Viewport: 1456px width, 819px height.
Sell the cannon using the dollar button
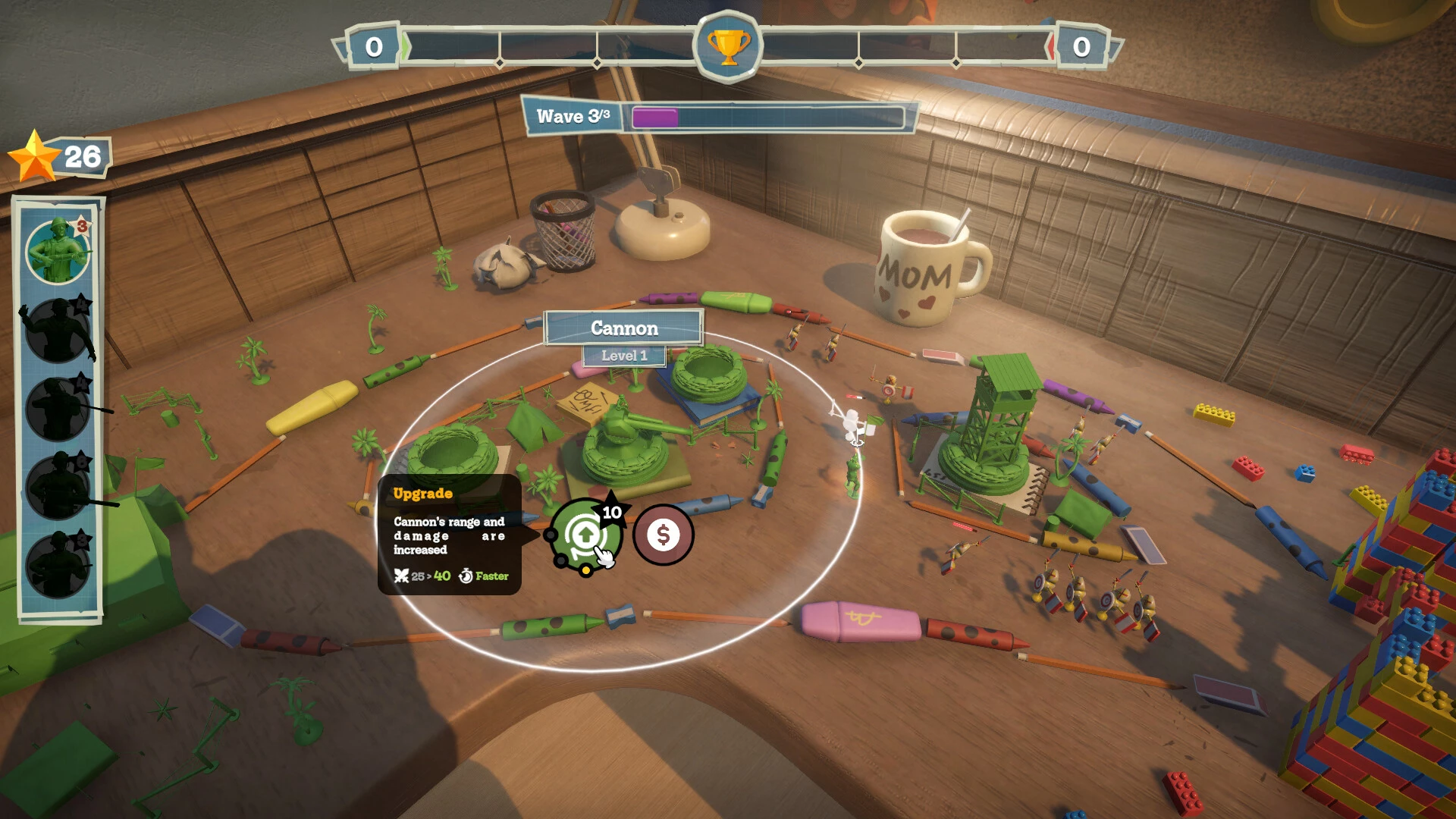click(x=663, y=535)
